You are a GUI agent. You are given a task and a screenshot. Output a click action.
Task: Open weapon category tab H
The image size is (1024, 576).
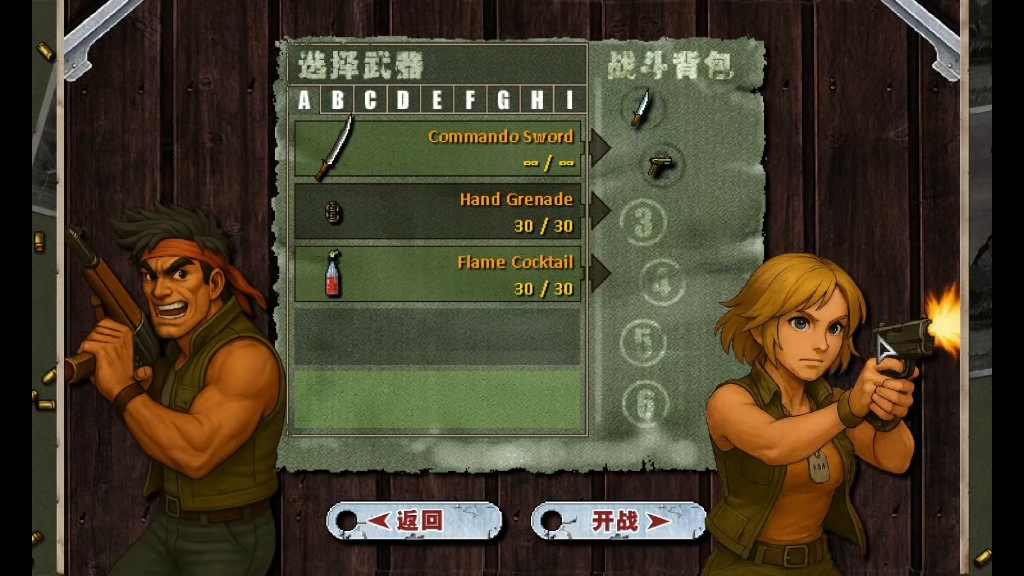coord(537,100)
